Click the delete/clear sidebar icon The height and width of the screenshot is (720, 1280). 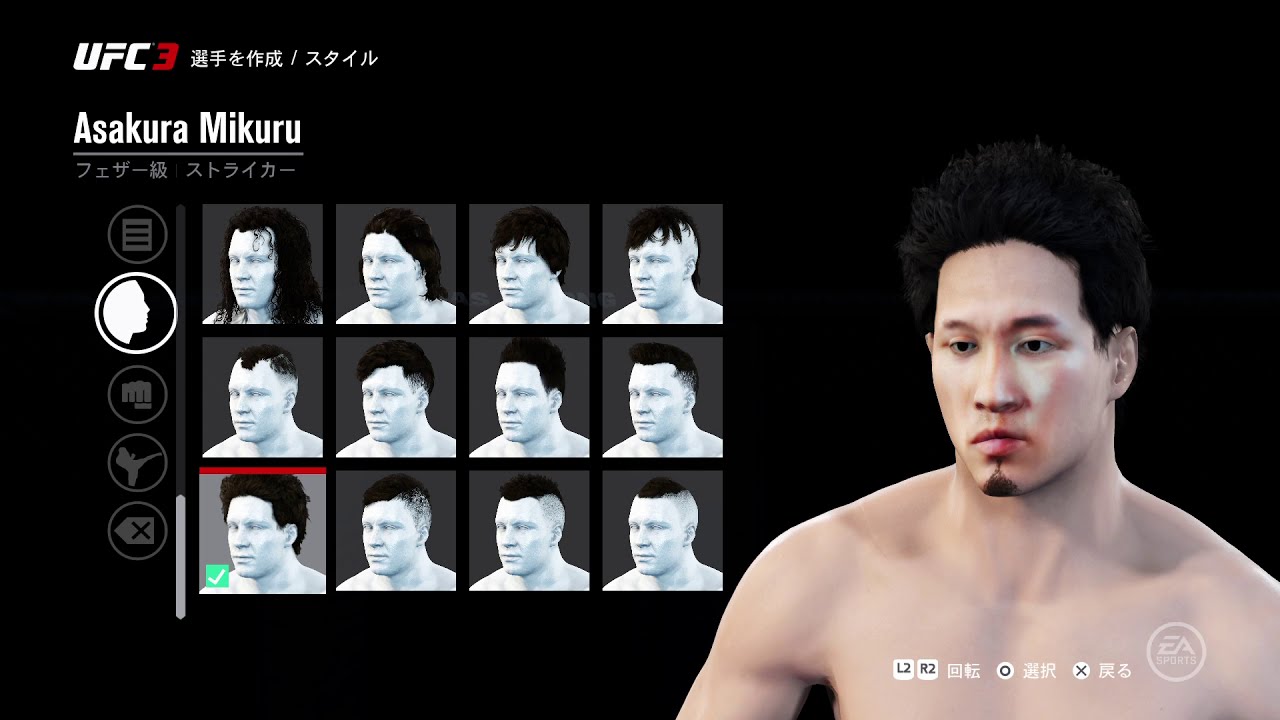[137, 531]
